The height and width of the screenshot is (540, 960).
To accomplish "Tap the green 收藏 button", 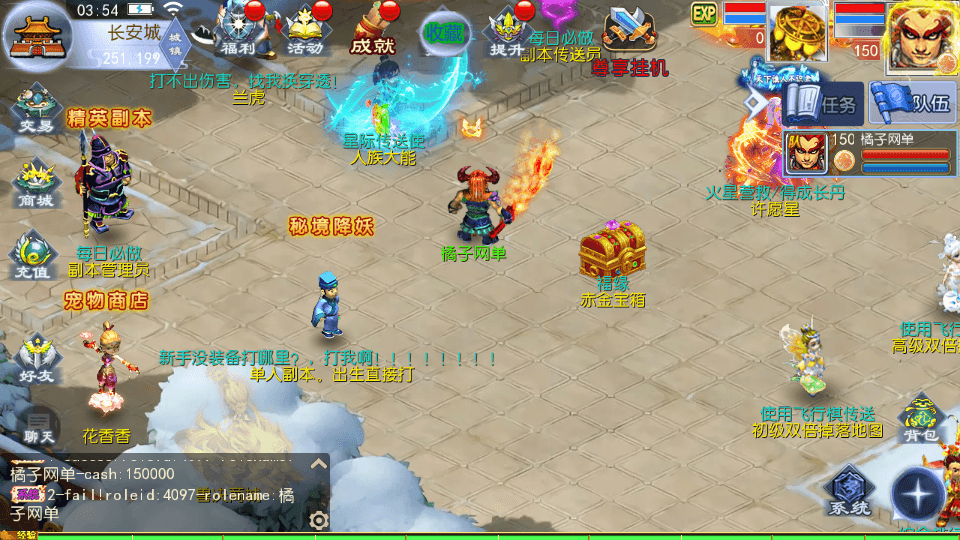I will coord(444,32).
